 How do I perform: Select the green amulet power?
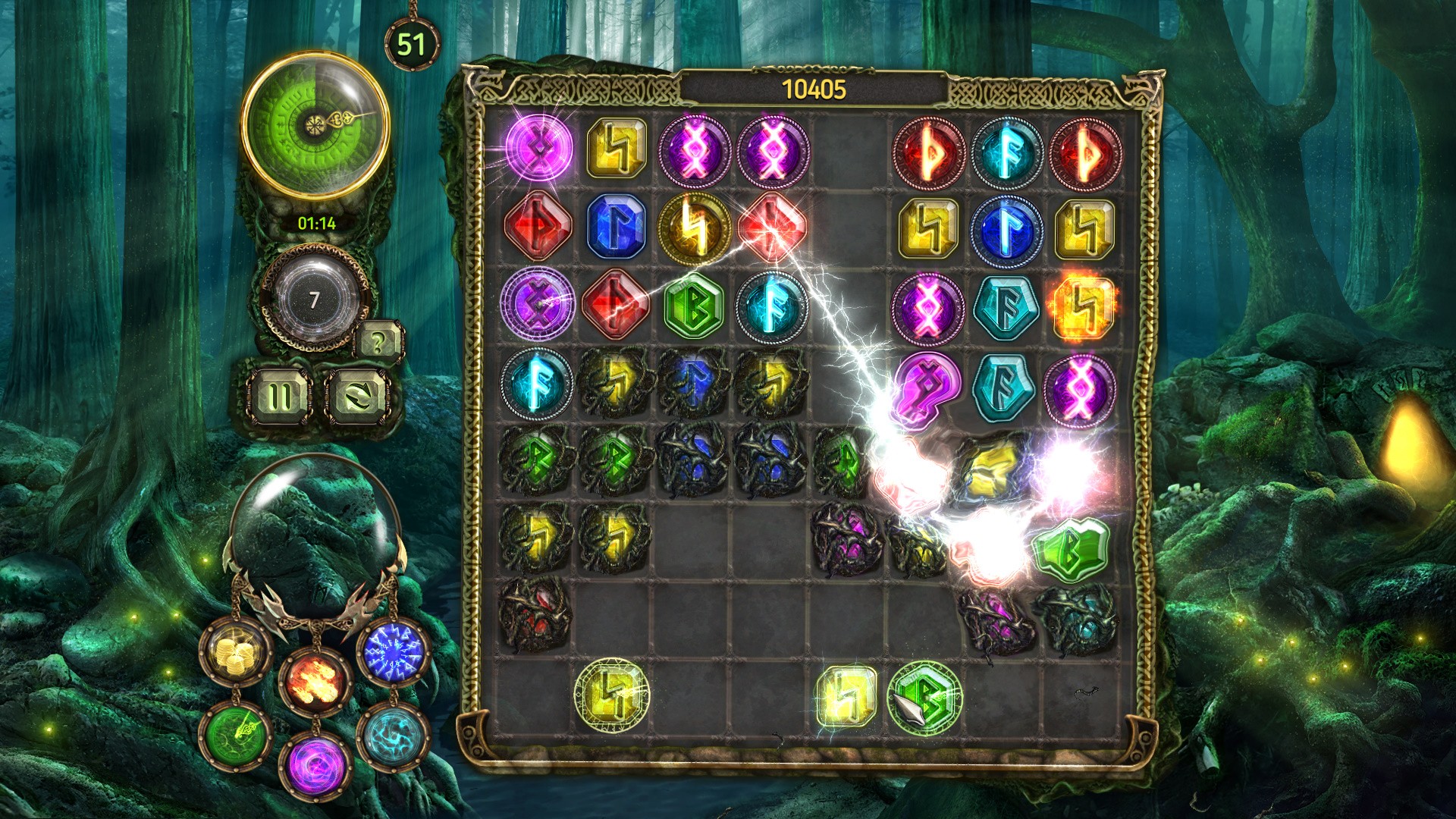(236, 736)
